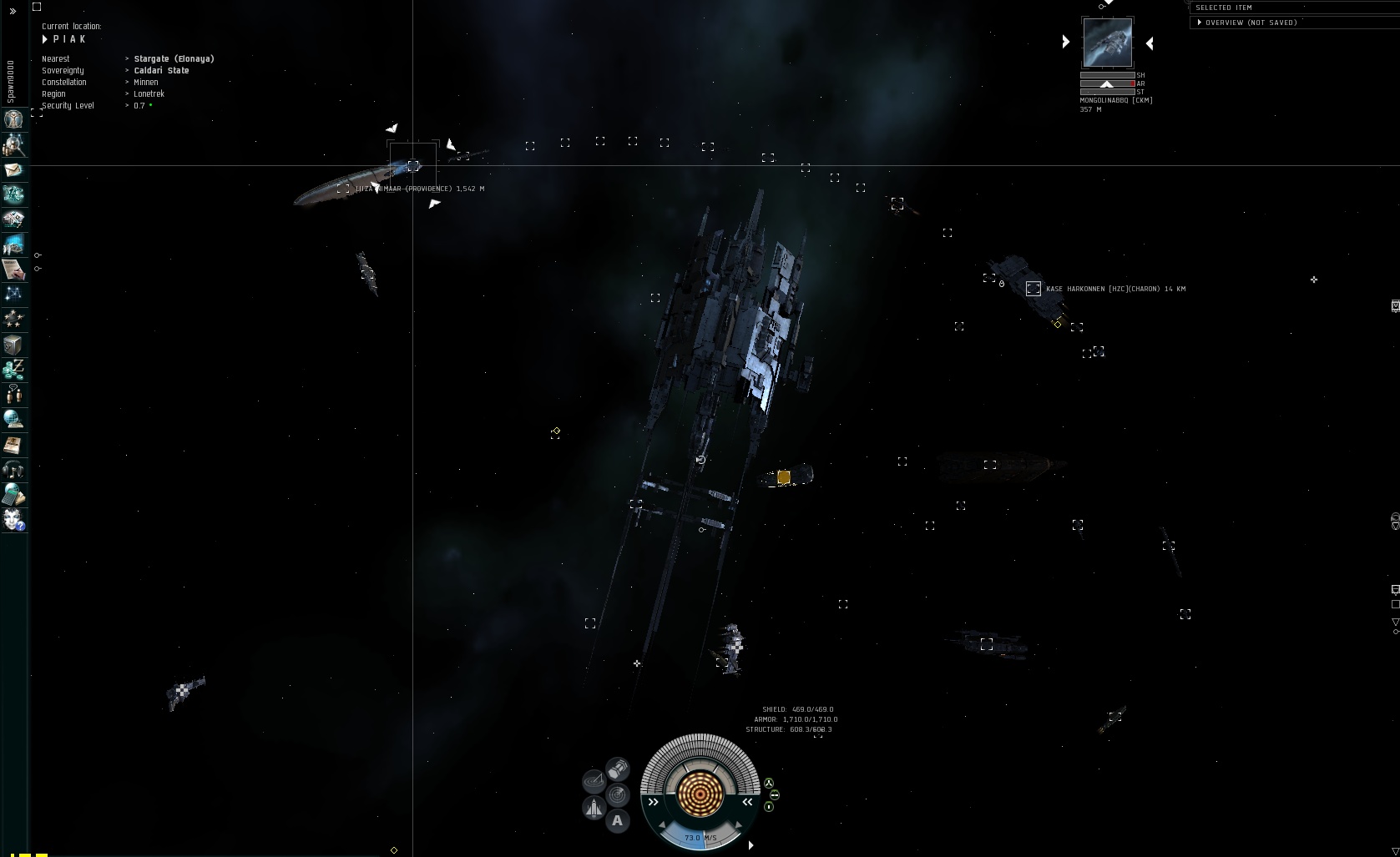This screenshot has height=857, width=1400.
Task: Open the jukebox headphones icon
Action: pos(13,470)
